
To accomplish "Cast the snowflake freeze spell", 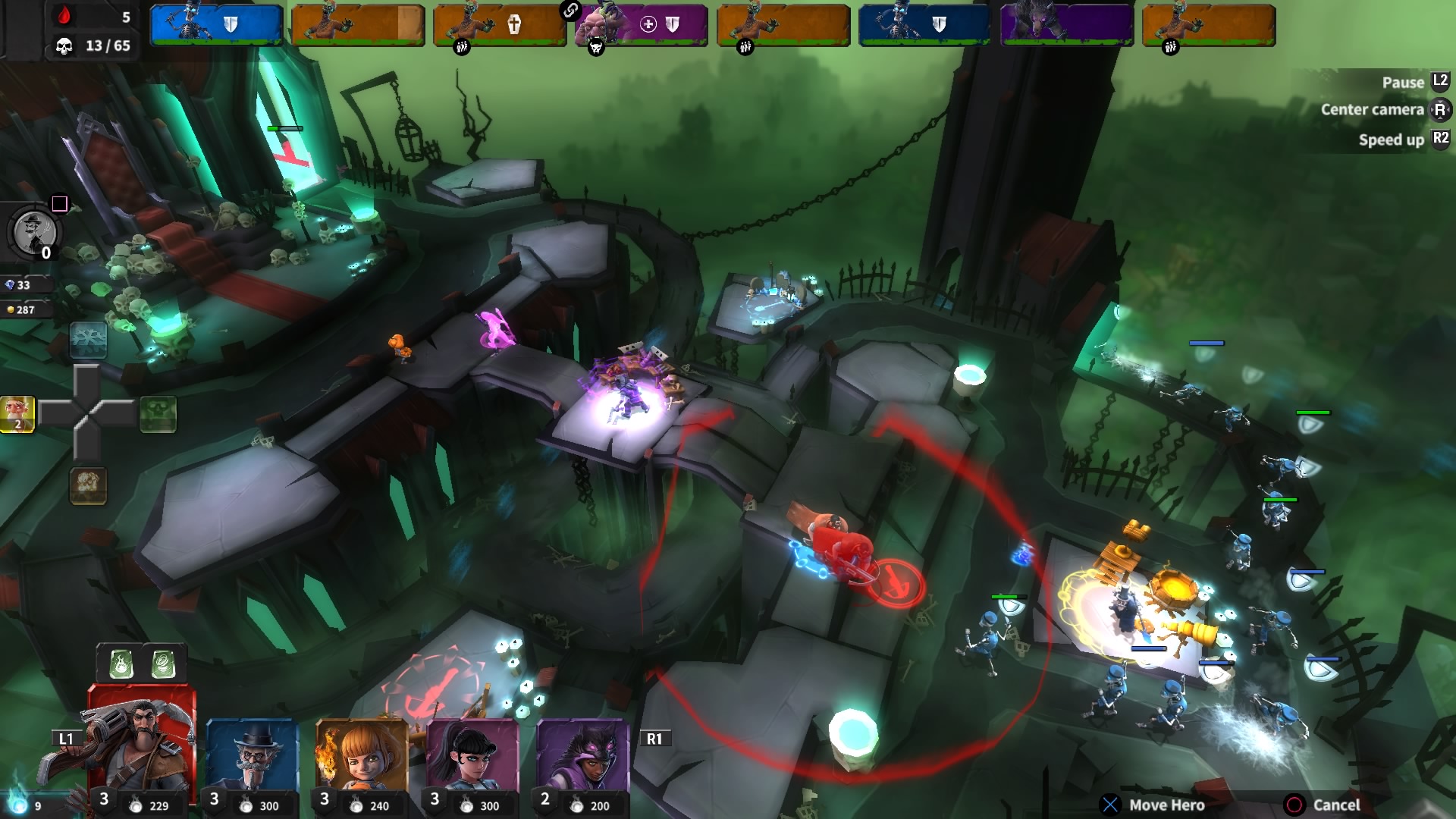I will (88, 340).
